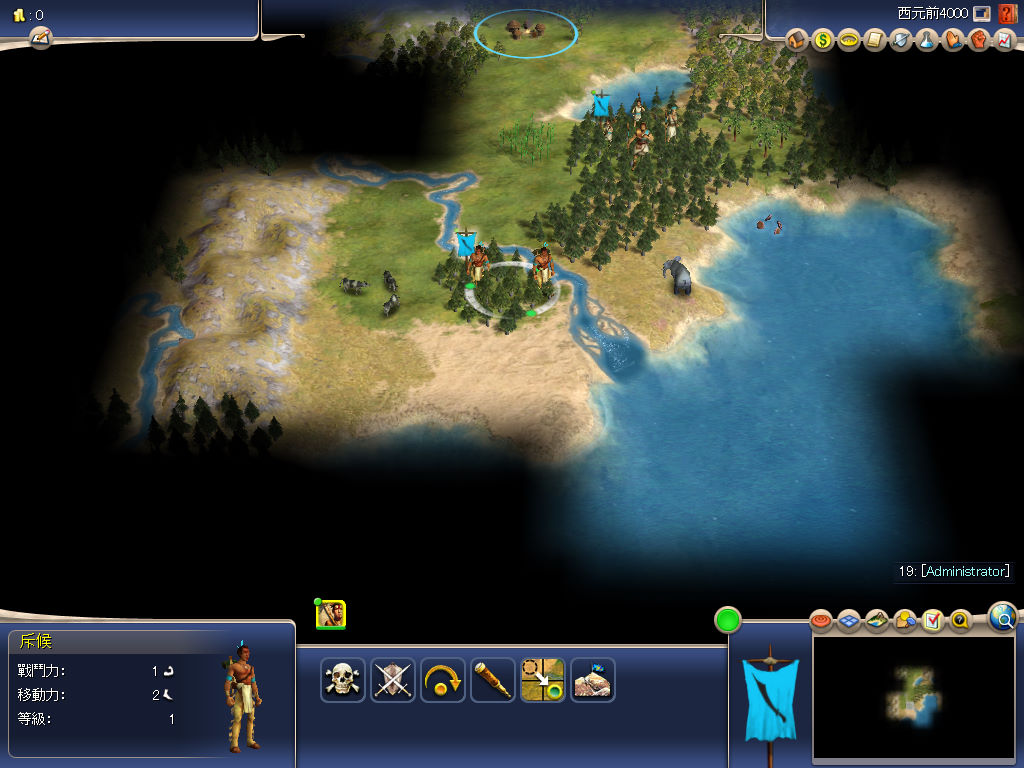1024x768 pixels.
Task: End the turn with the green button
Action: pyautogui.click(x=727, y=620)
